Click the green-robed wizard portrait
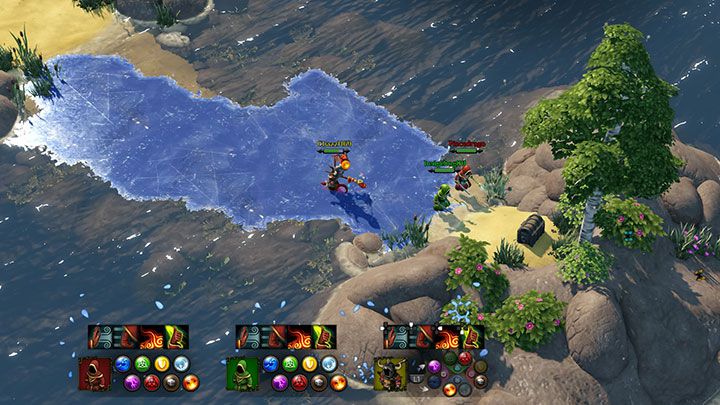The image size is (720, 405). click(242, 373)
